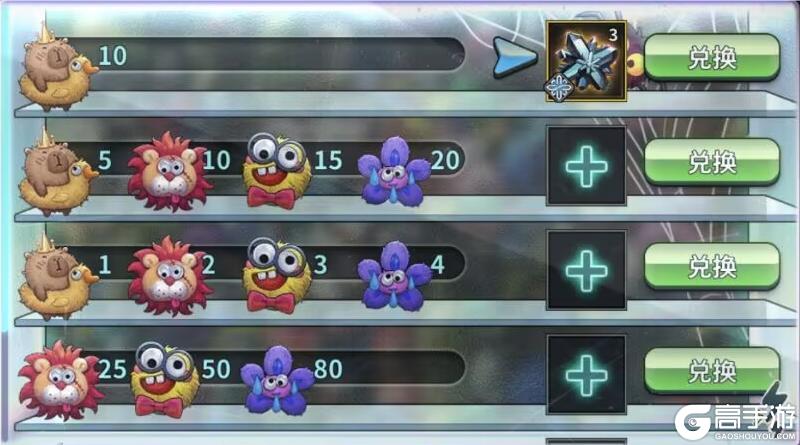
Task: Open the plus slot in the 1-2-3-4 row
Action: pyautogui.click(x=586, y=270)
